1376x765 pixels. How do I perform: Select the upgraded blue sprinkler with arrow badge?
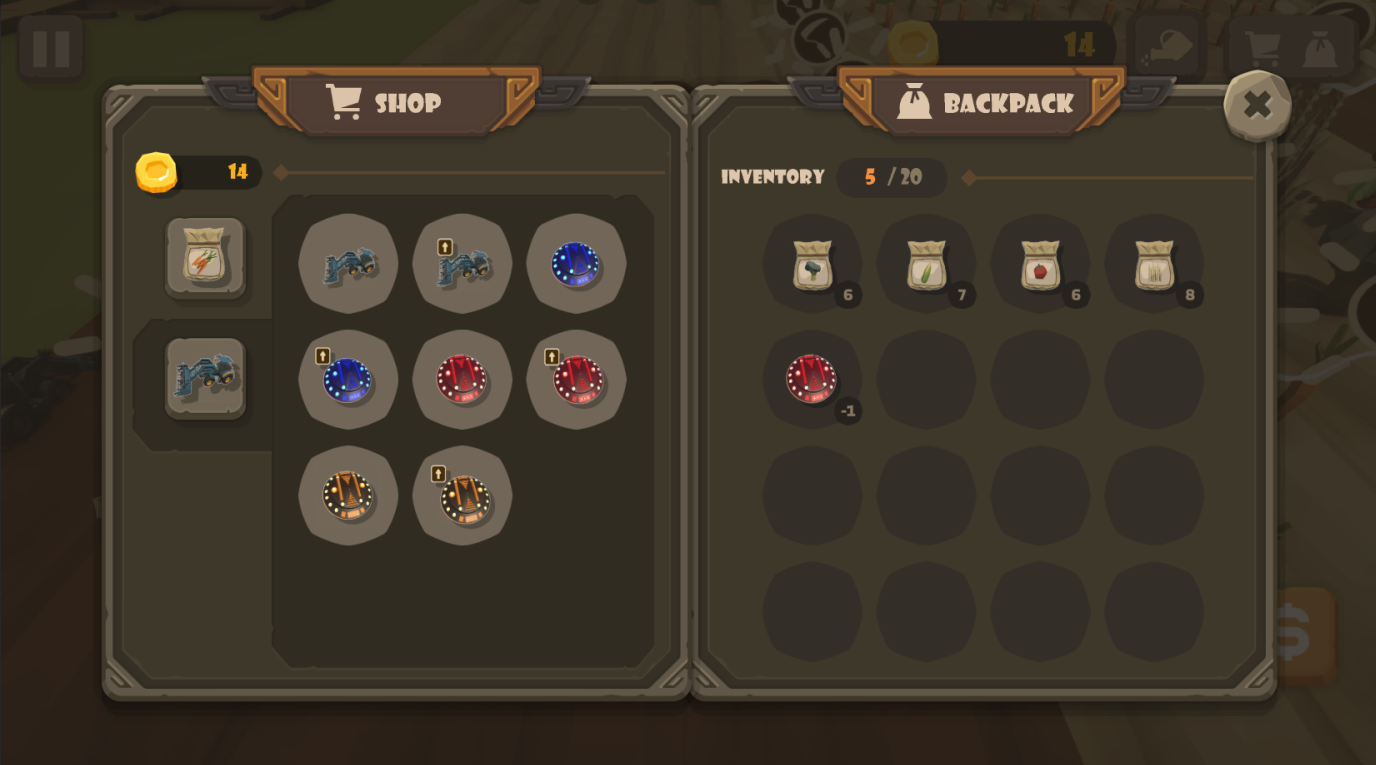click(348, 380)
